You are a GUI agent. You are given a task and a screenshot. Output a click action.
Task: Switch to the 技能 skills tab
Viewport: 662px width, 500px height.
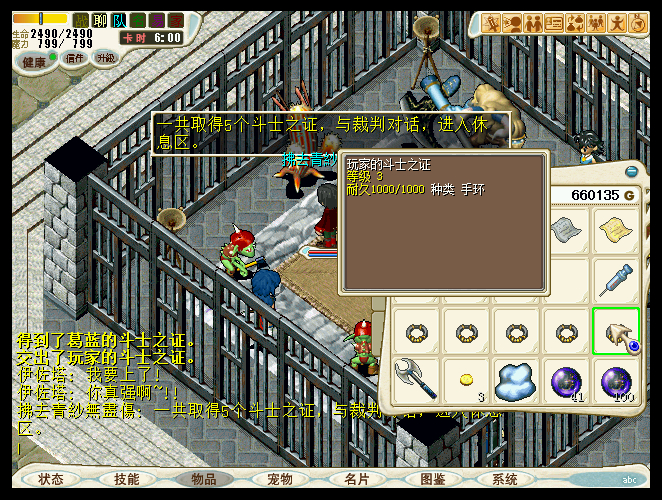[x=127, y=480]
